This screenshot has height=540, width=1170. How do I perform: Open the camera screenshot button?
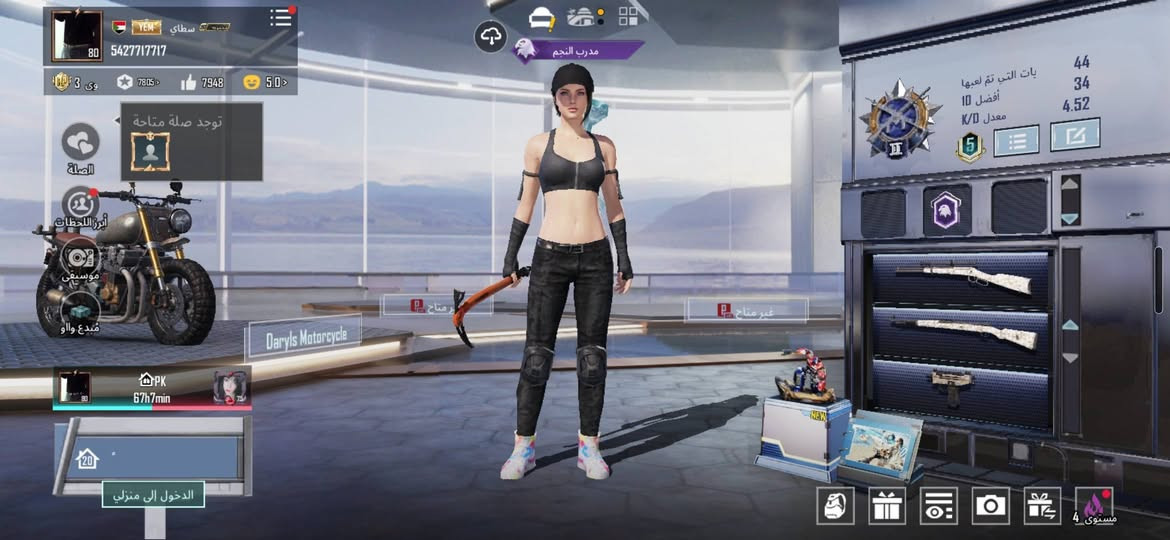tap(991, 506)
